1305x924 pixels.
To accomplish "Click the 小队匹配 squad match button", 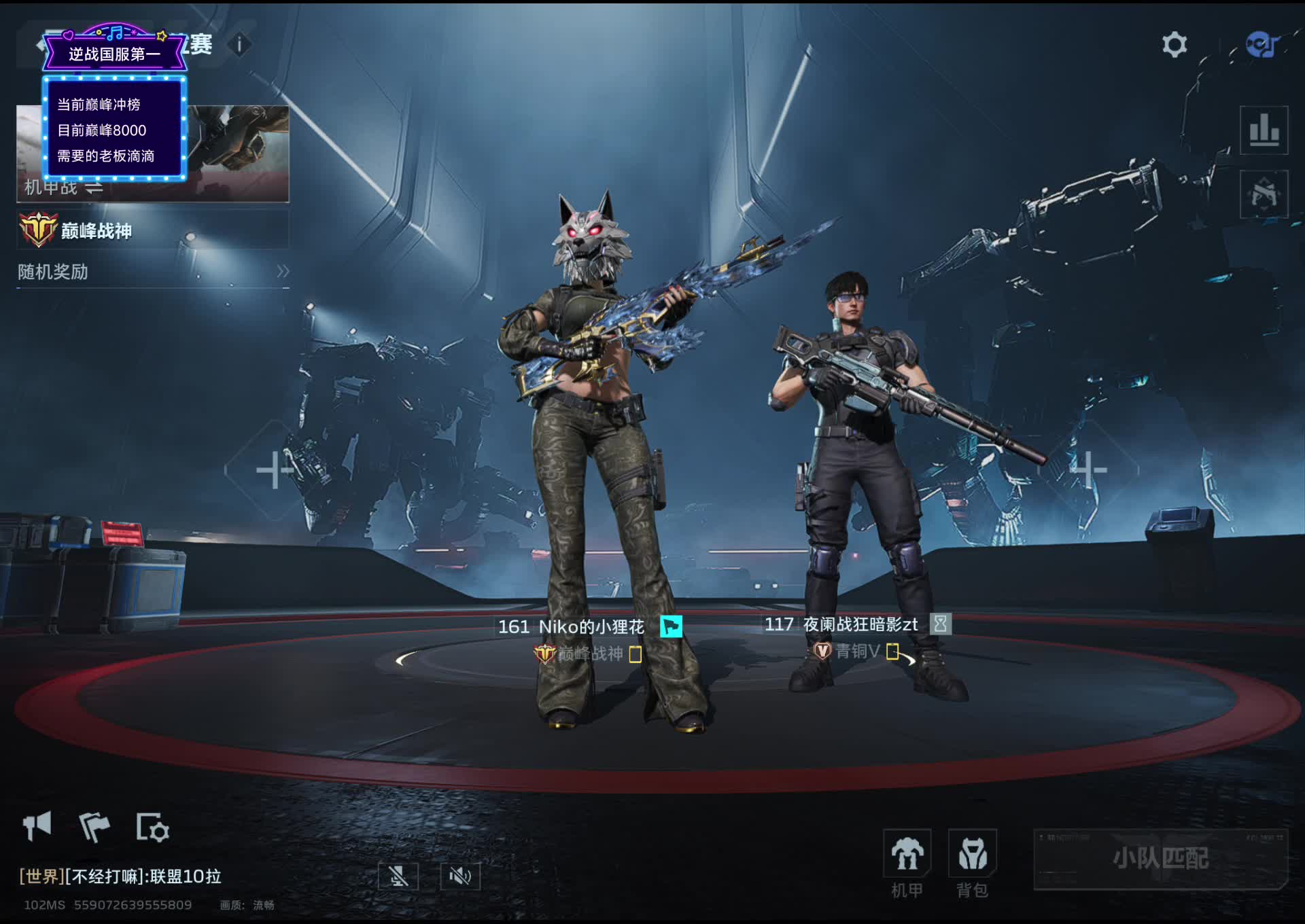I will [x=1160, y=859].
